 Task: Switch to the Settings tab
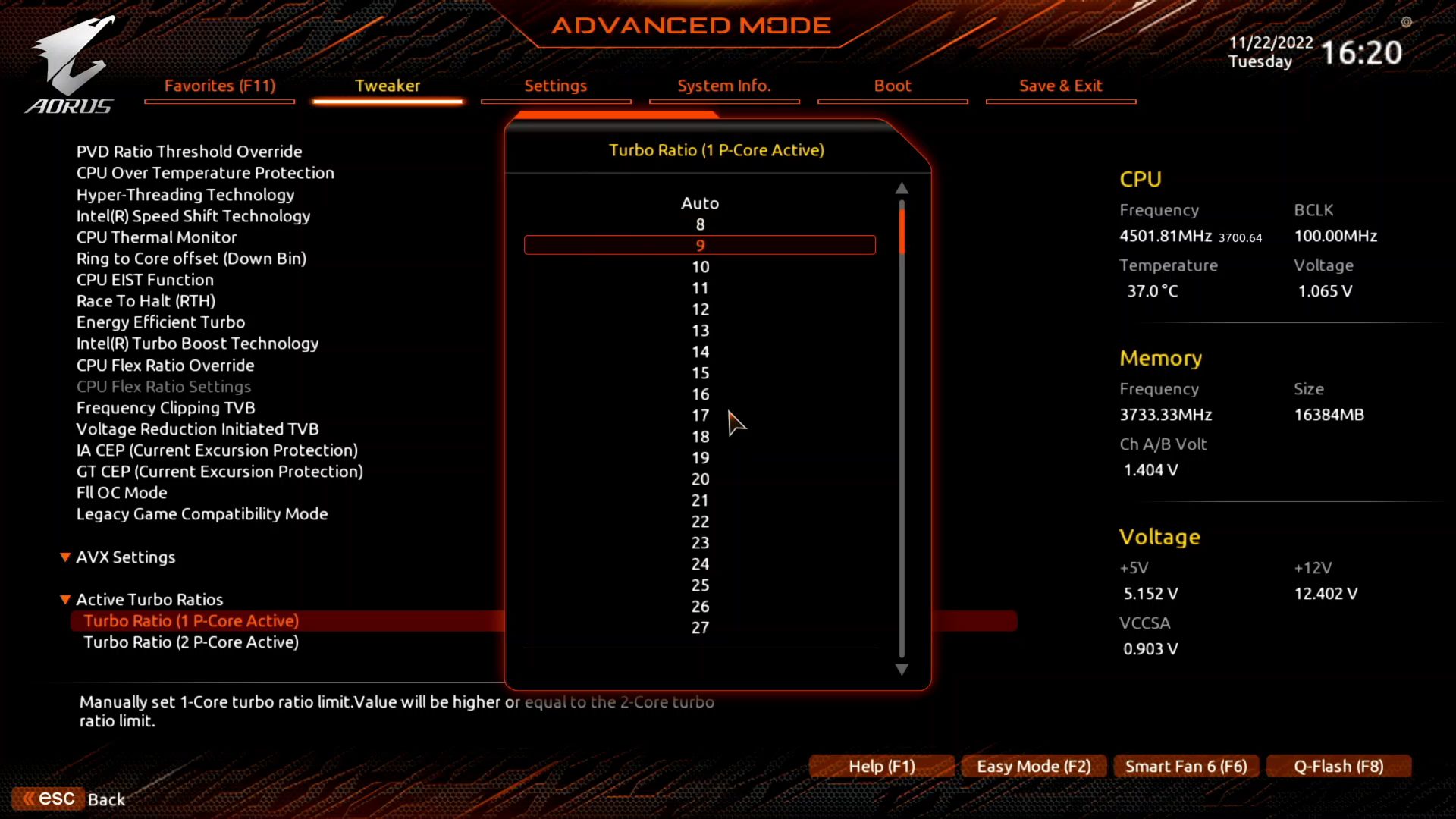(555, 86)
